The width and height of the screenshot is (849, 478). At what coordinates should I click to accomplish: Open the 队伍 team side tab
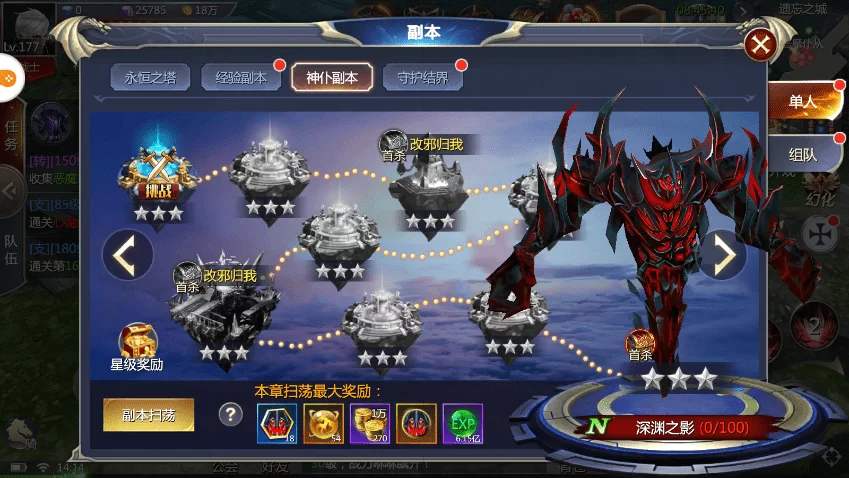(x=11, y=255)
